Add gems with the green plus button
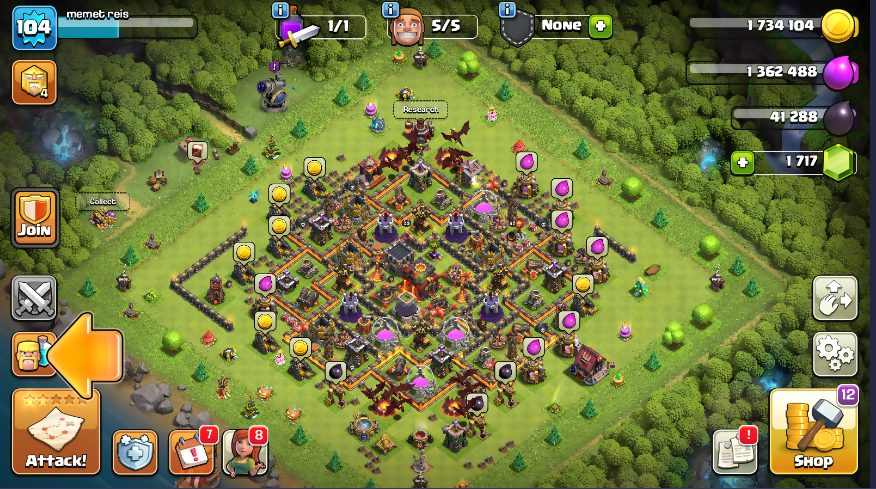The width and height of the screenshot is (876, 489). pyautogui.click(x=742, y=162)
